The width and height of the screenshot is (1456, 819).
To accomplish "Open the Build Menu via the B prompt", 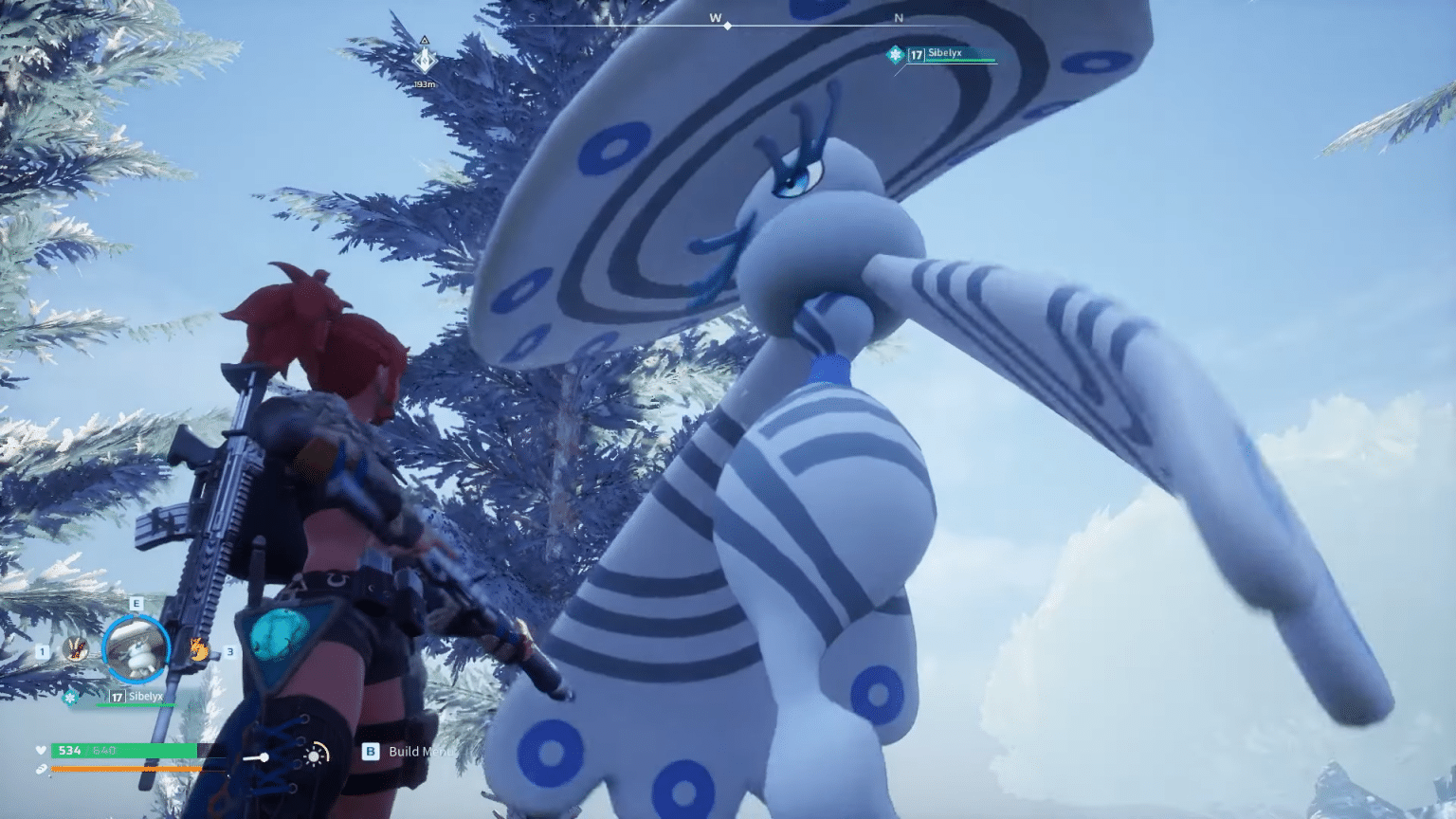I will [x=372, y=752].
